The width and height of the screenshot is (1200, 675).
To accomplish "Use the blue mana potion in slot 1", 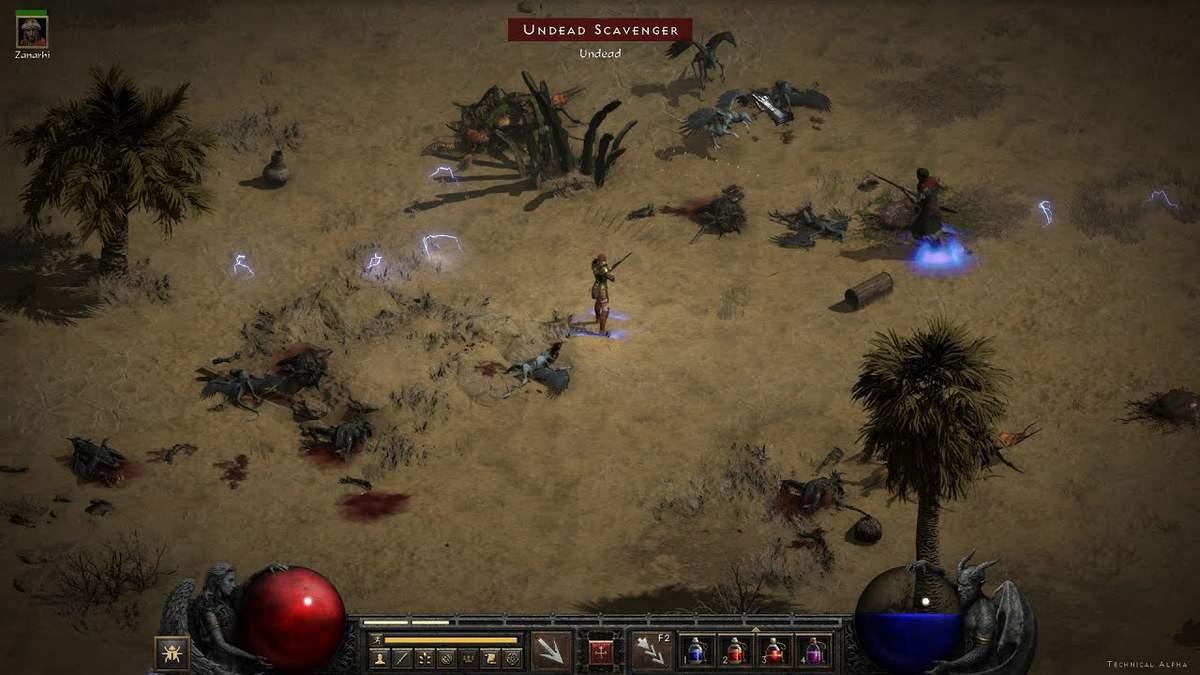I will click(699, 651).
